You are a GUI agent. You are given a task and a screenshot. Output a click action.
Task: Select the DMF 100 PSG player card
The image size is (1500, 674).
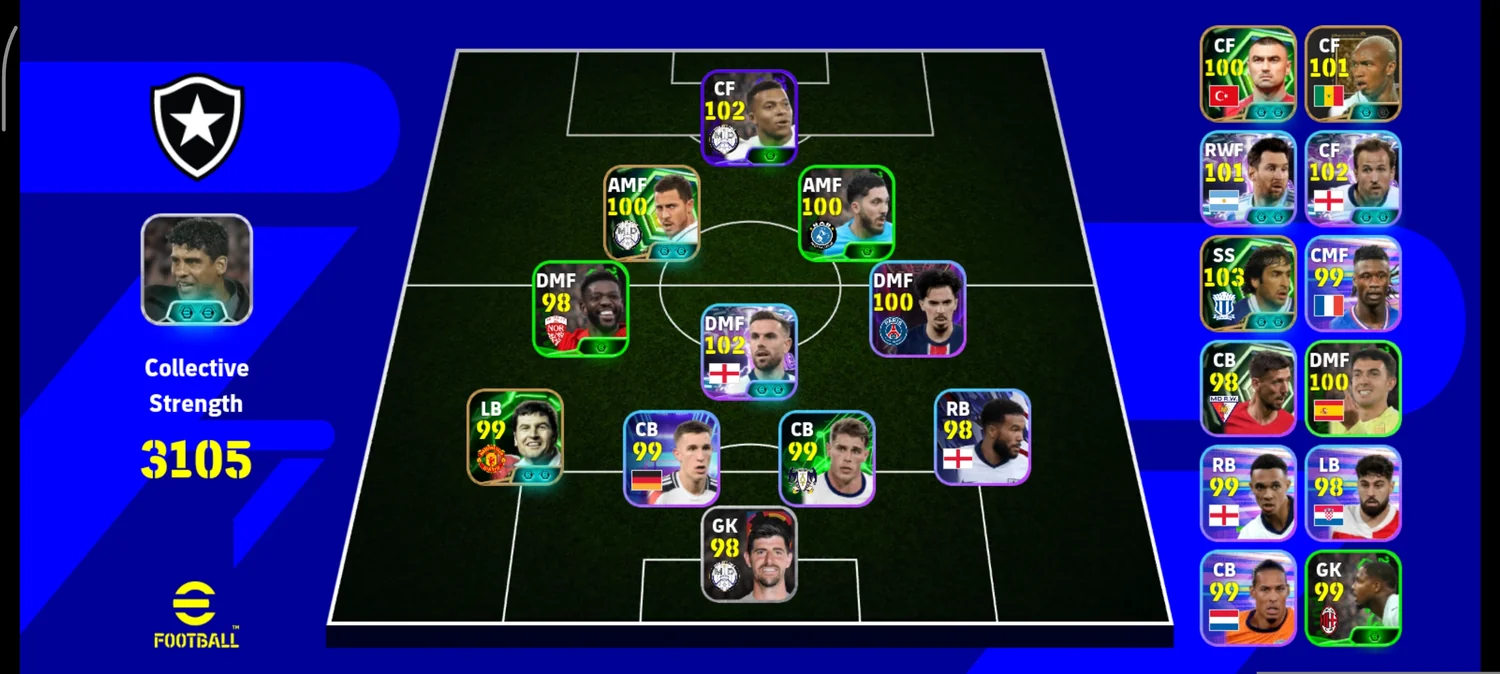point(917,309)
